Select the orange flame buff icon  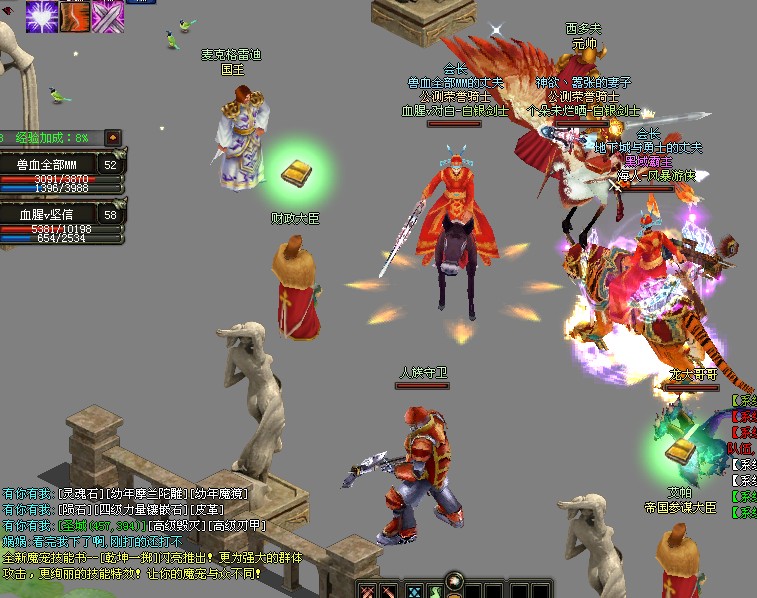pos(74,16)
